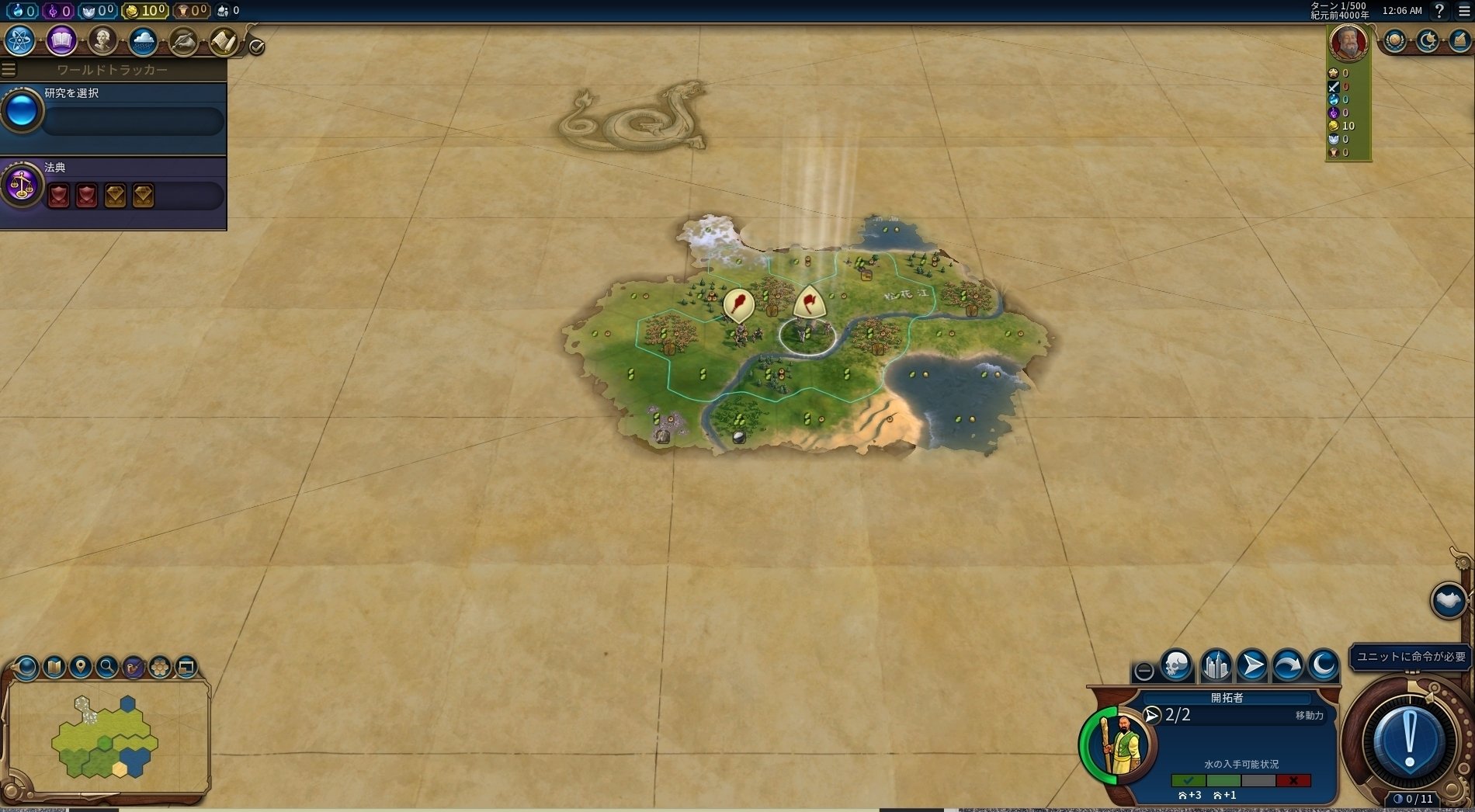Viewport: 1475px width, 812px height.
Task: Open the climate rain cloud icon
Action: coord(143,40)
